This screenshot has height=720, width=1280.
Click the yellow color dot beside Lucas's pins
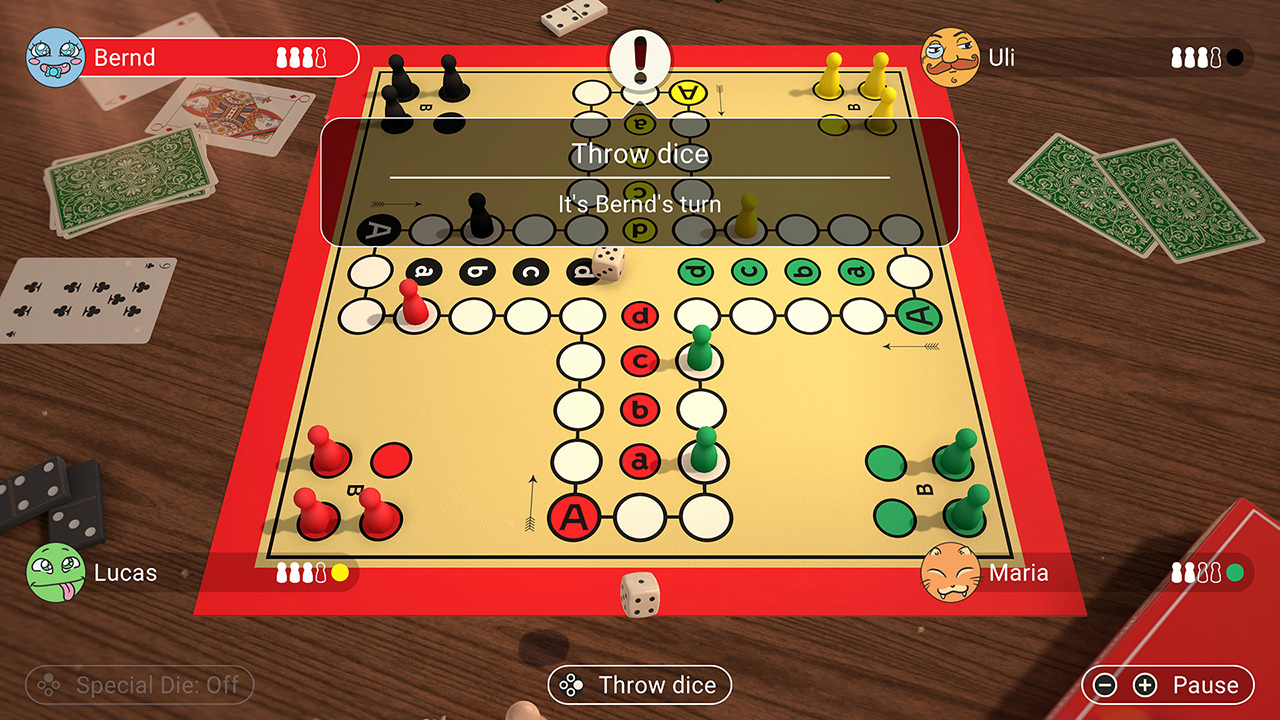coord(340,573)
